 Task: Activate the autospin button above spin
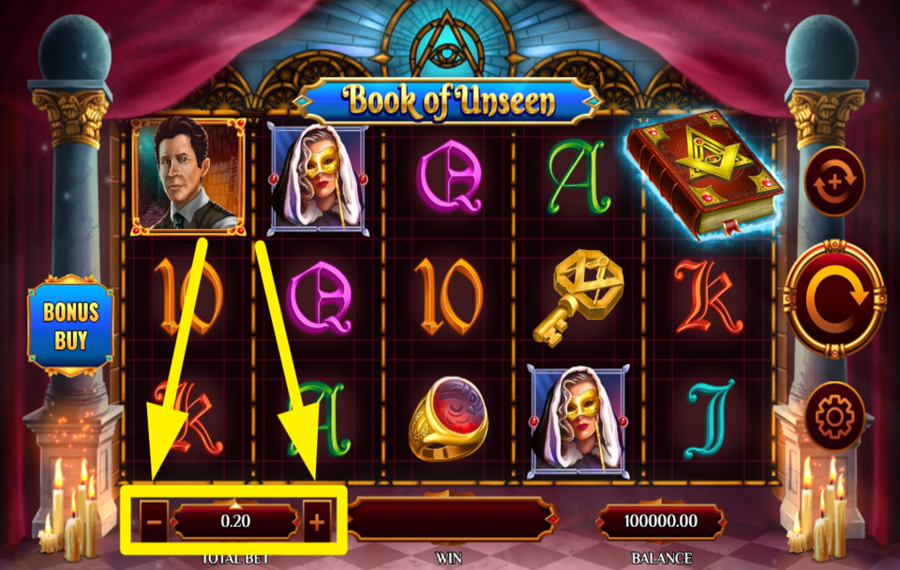click(834, 185)
